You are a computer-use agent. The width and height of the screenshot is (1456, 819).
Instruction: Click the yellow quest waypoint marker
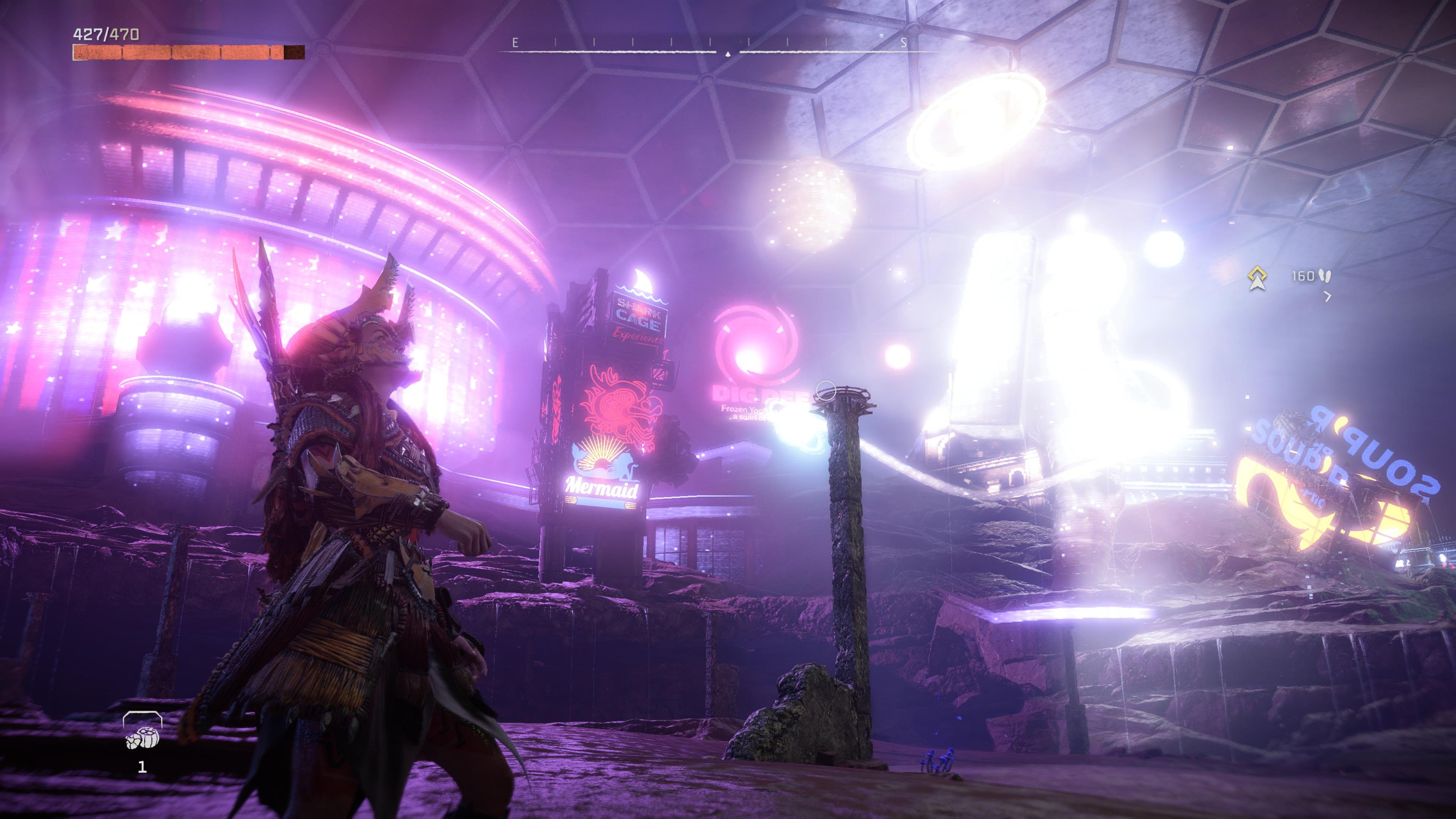1257,278
